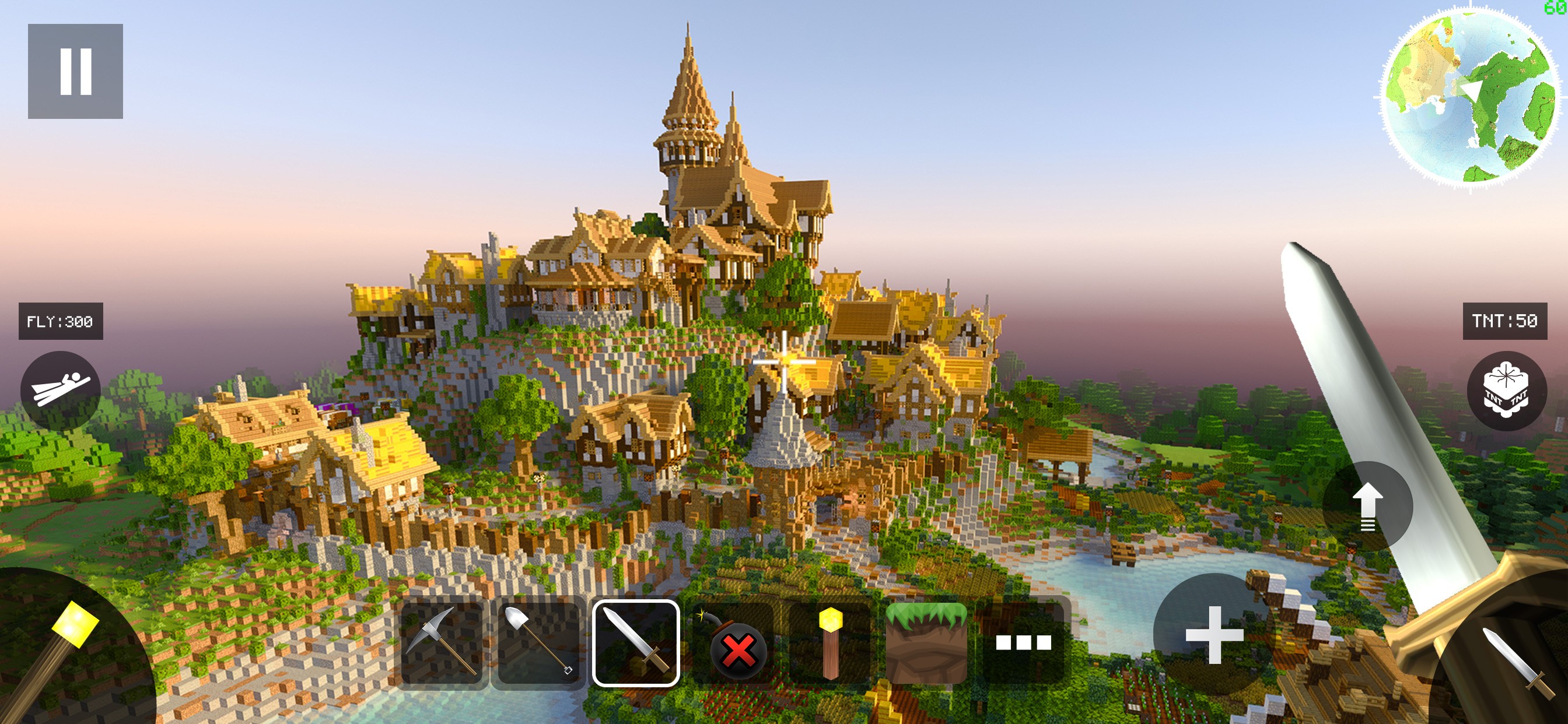Choose the shovel from the hotbar
This screenshot has width=1568, height=724.
[x=538, y=642]
